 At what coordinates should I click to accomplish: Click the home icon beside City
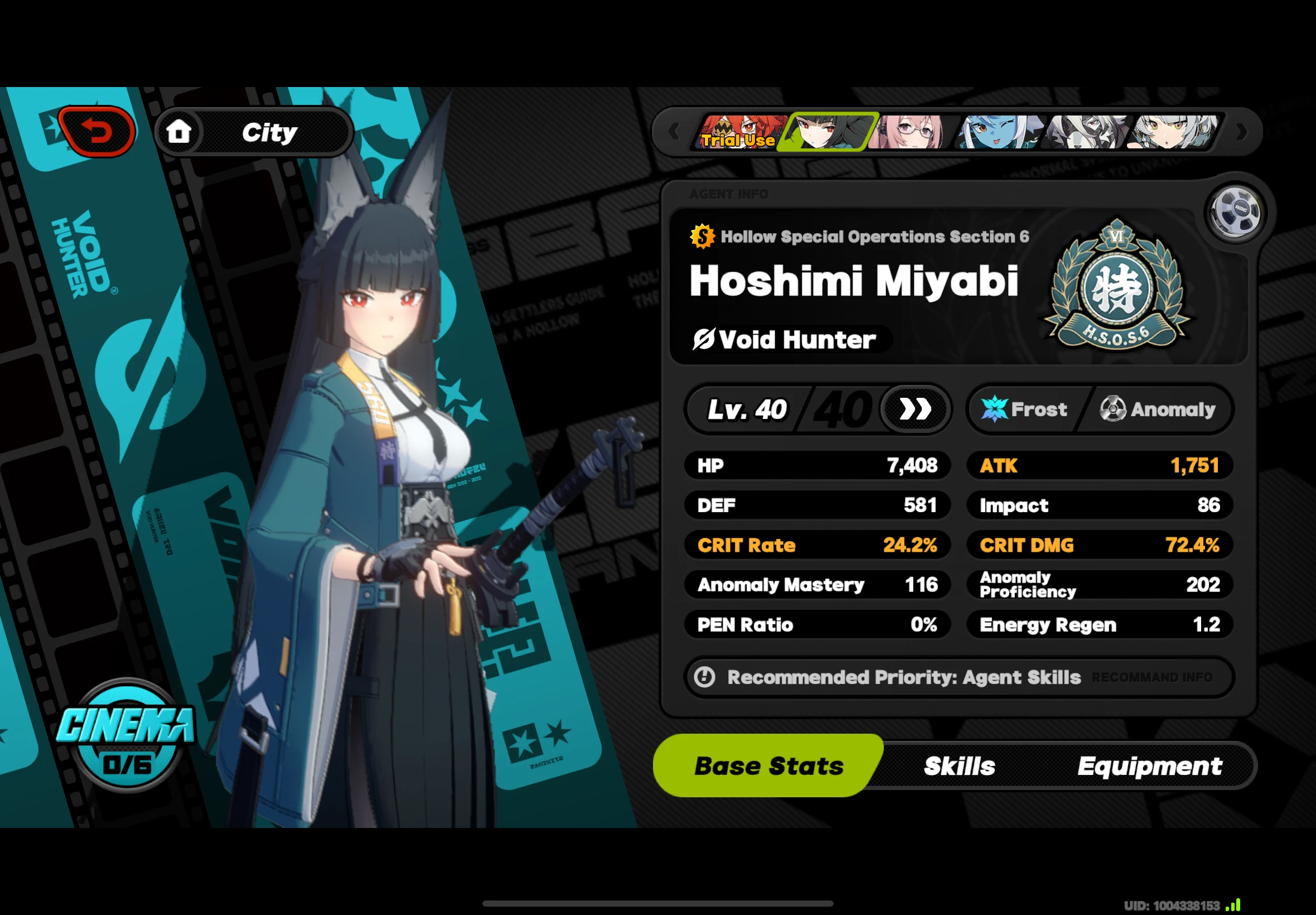tap(180, 131)
